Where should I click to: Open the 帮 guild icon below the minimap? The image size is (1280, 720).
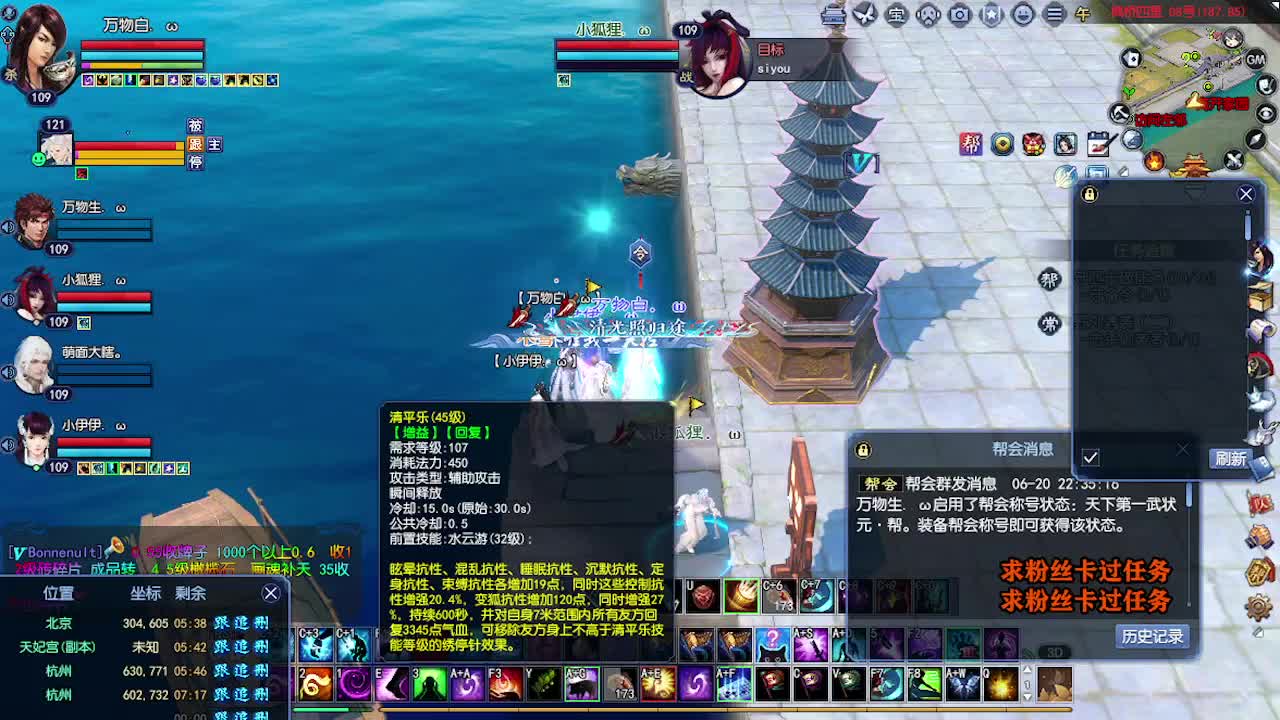[1050, 281]
